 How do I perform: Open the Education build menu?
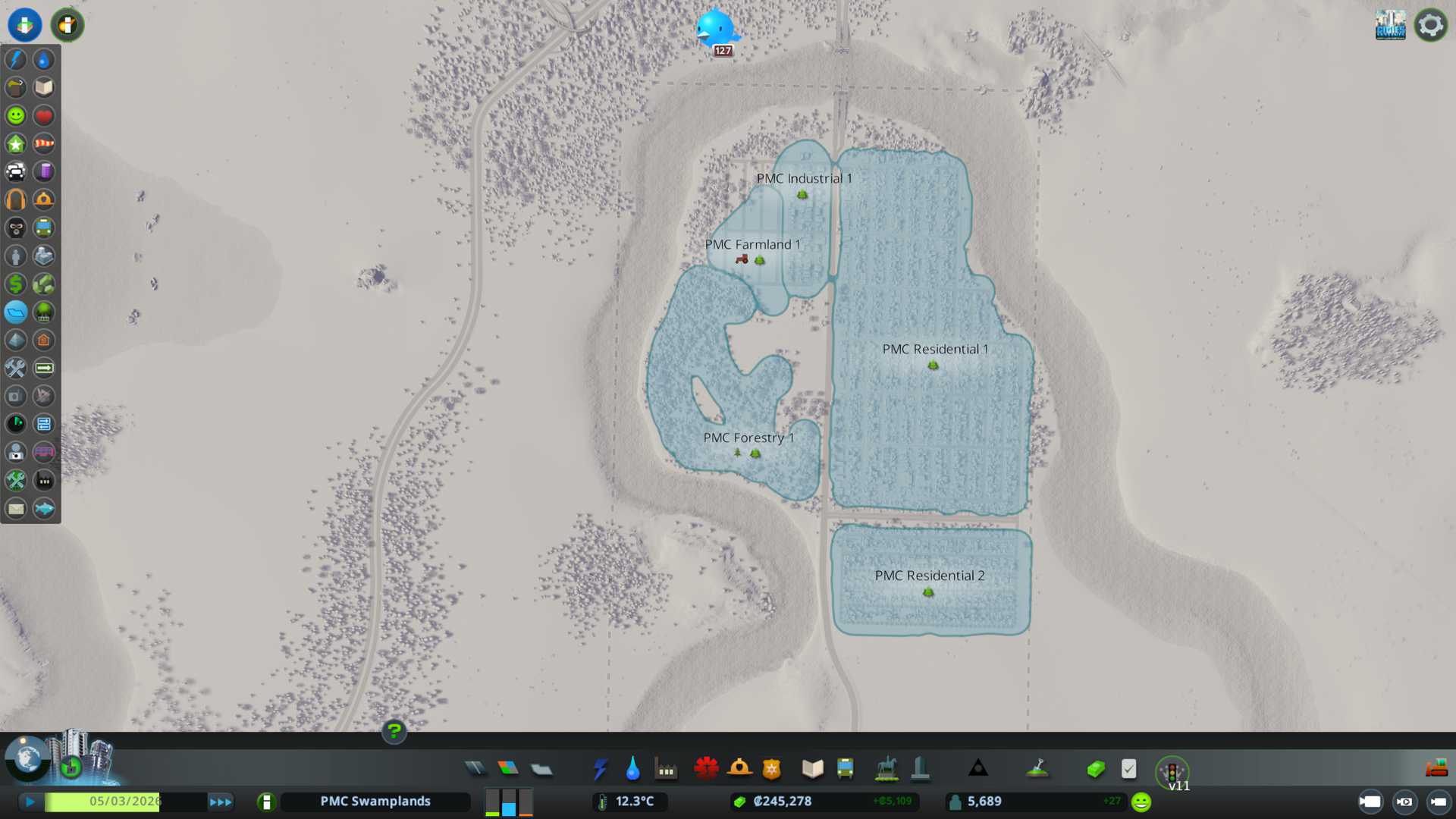click(x=812, y=769)
